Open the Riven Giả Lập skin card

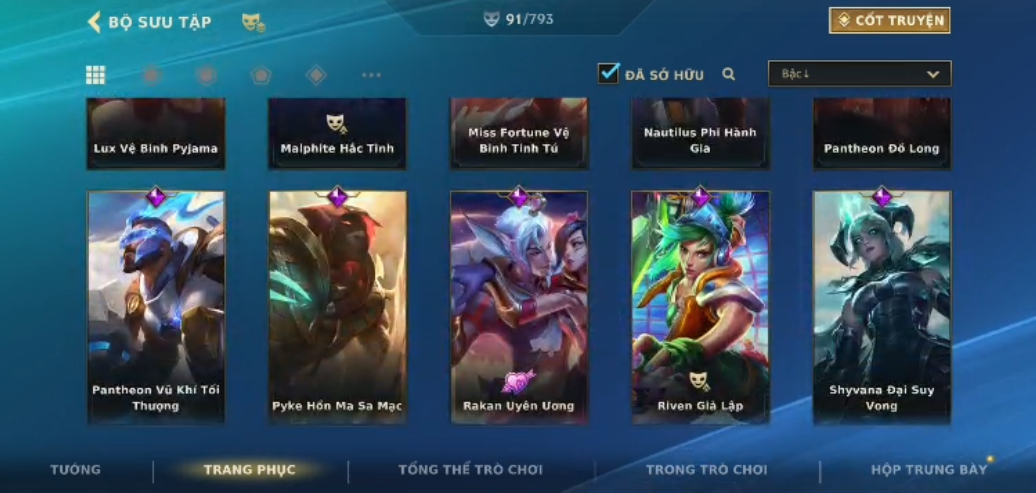700,307
